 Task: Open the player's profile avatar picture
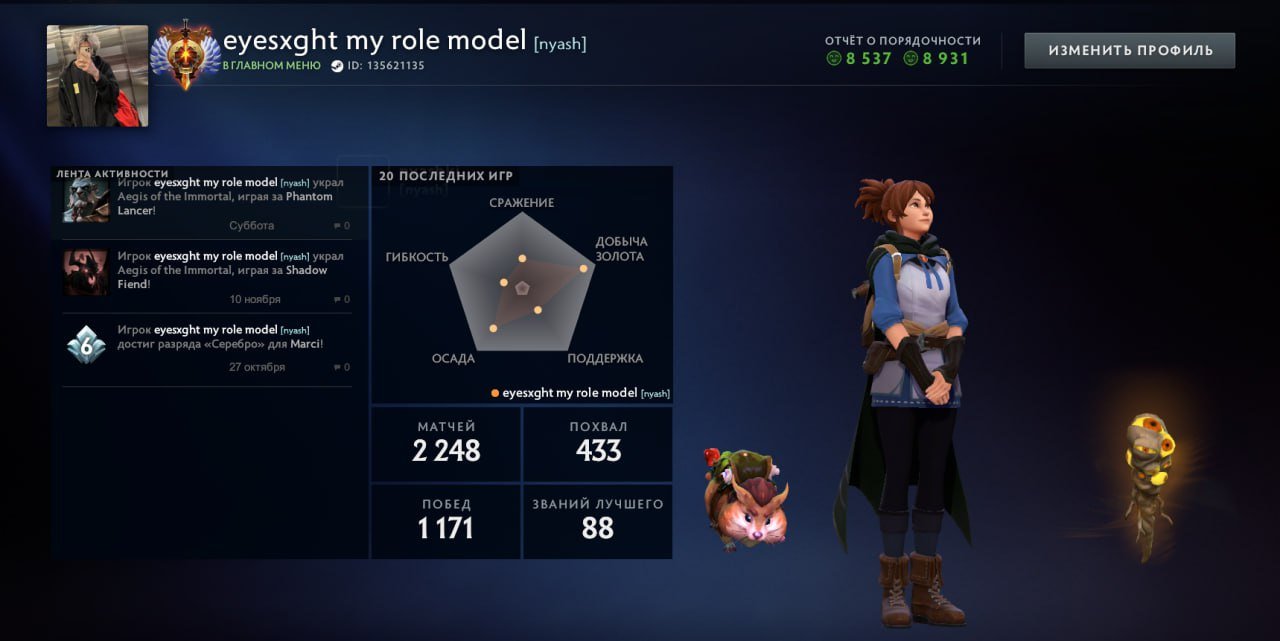pos(97,76)
